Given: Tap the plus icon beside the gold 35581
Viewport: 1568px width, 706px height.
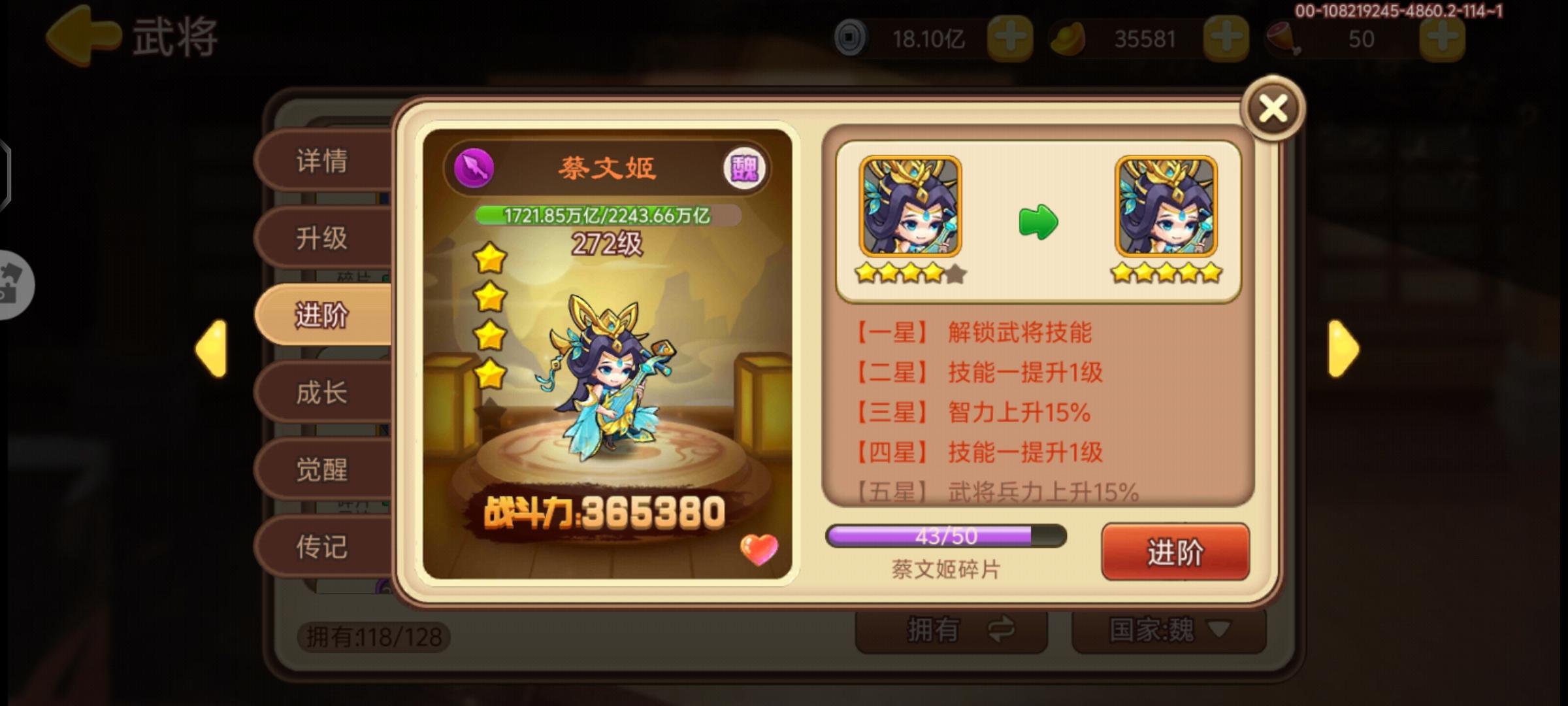Looking at the screenshot, I should tap(1228, 37).
